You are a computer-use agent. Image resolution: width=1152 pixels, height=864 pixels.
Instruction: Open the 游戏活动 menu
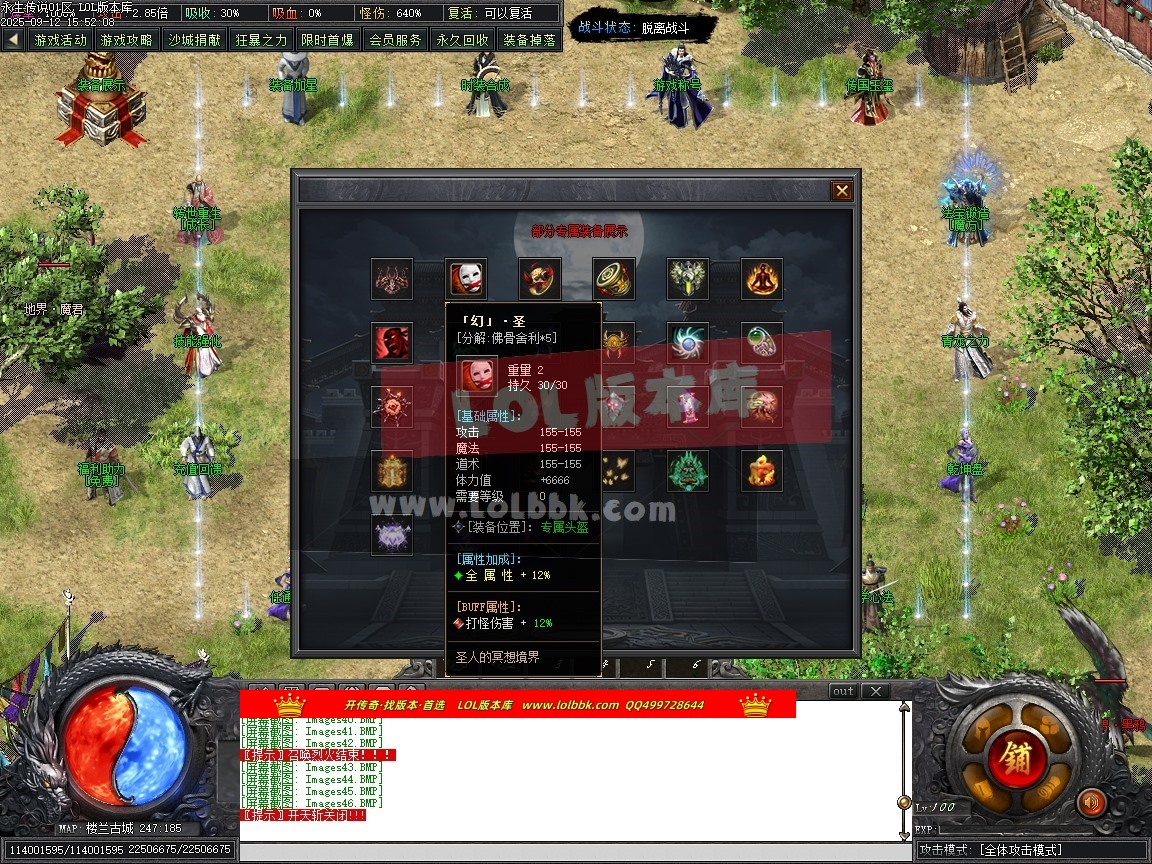[60, 40]
